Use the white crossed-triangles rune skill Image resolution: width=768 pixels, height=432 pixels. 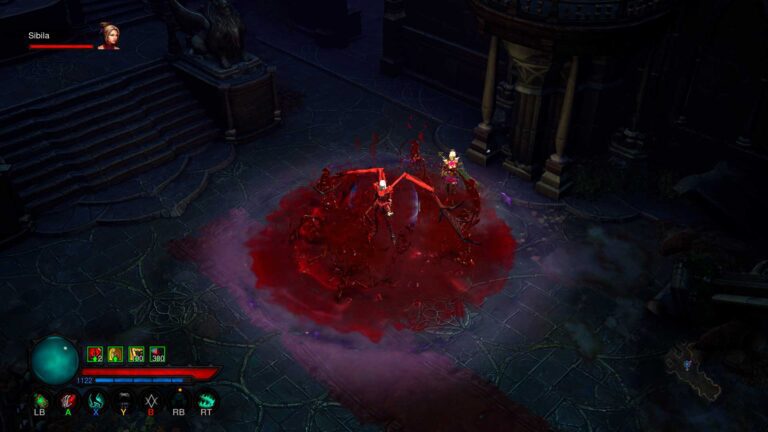coord(151,400)
